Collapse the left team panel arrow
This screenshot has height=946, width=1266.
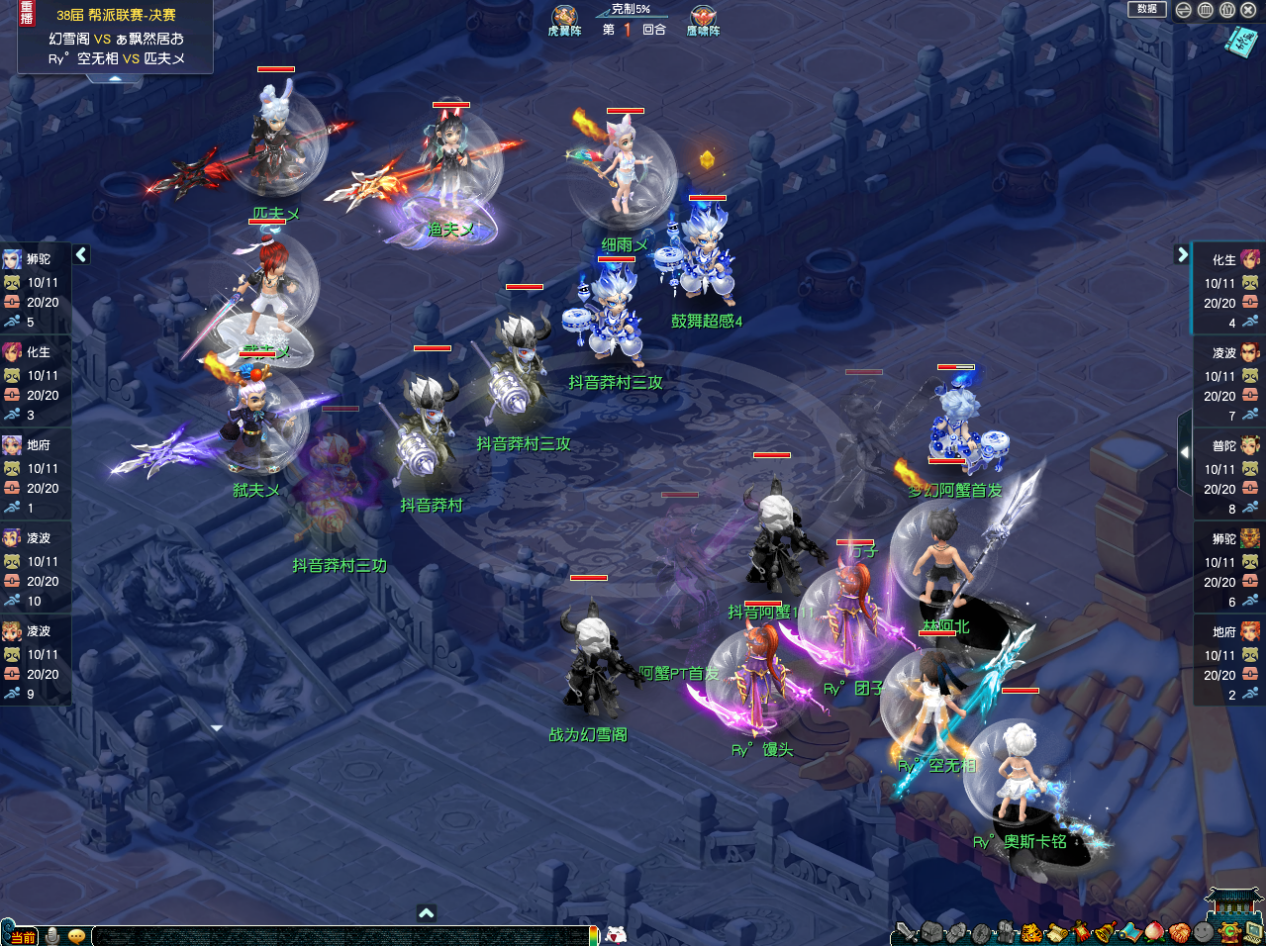pos(81,255)
